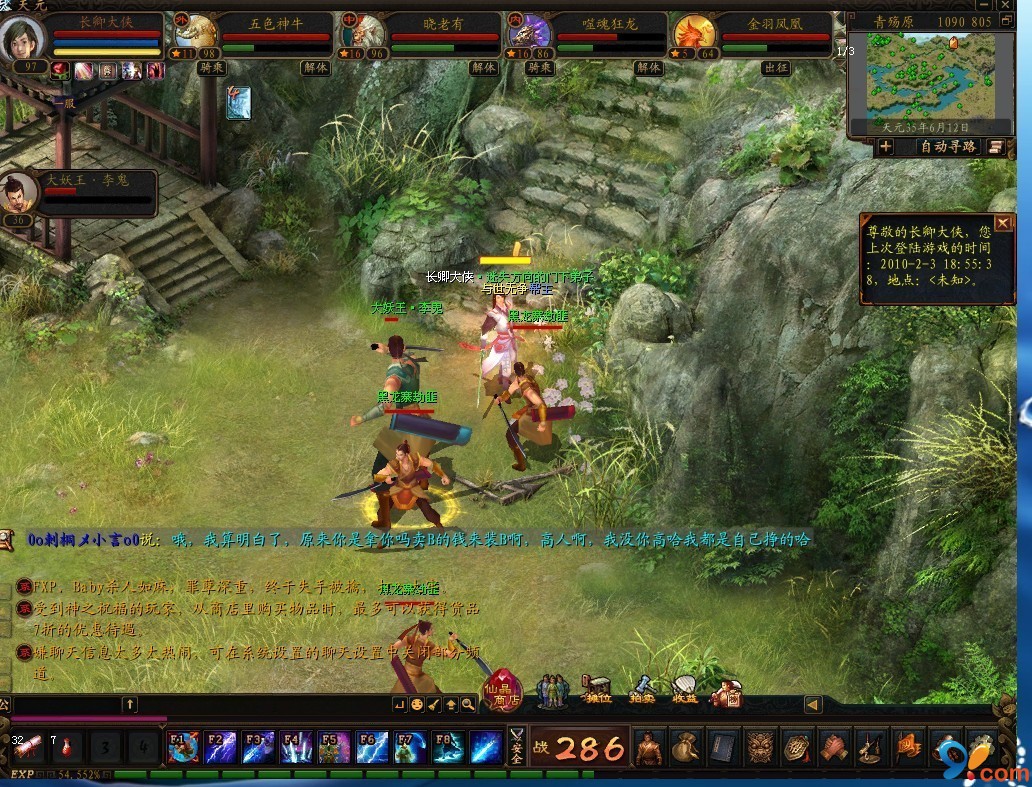Viewport: 1032px width, 787px height.
Task: Open the 拍卖 auction button
Action: click(641, 692)
